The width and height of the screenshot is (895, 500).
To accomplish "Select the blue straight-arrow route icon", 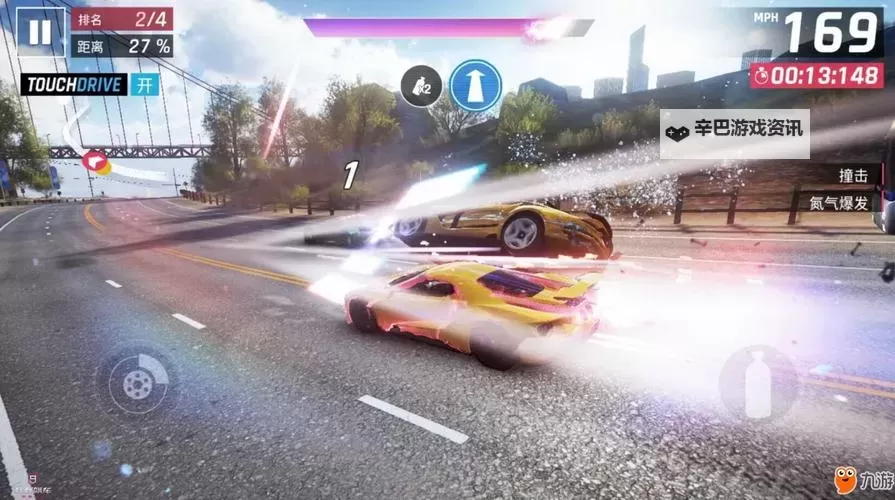I will pos(475,85).
